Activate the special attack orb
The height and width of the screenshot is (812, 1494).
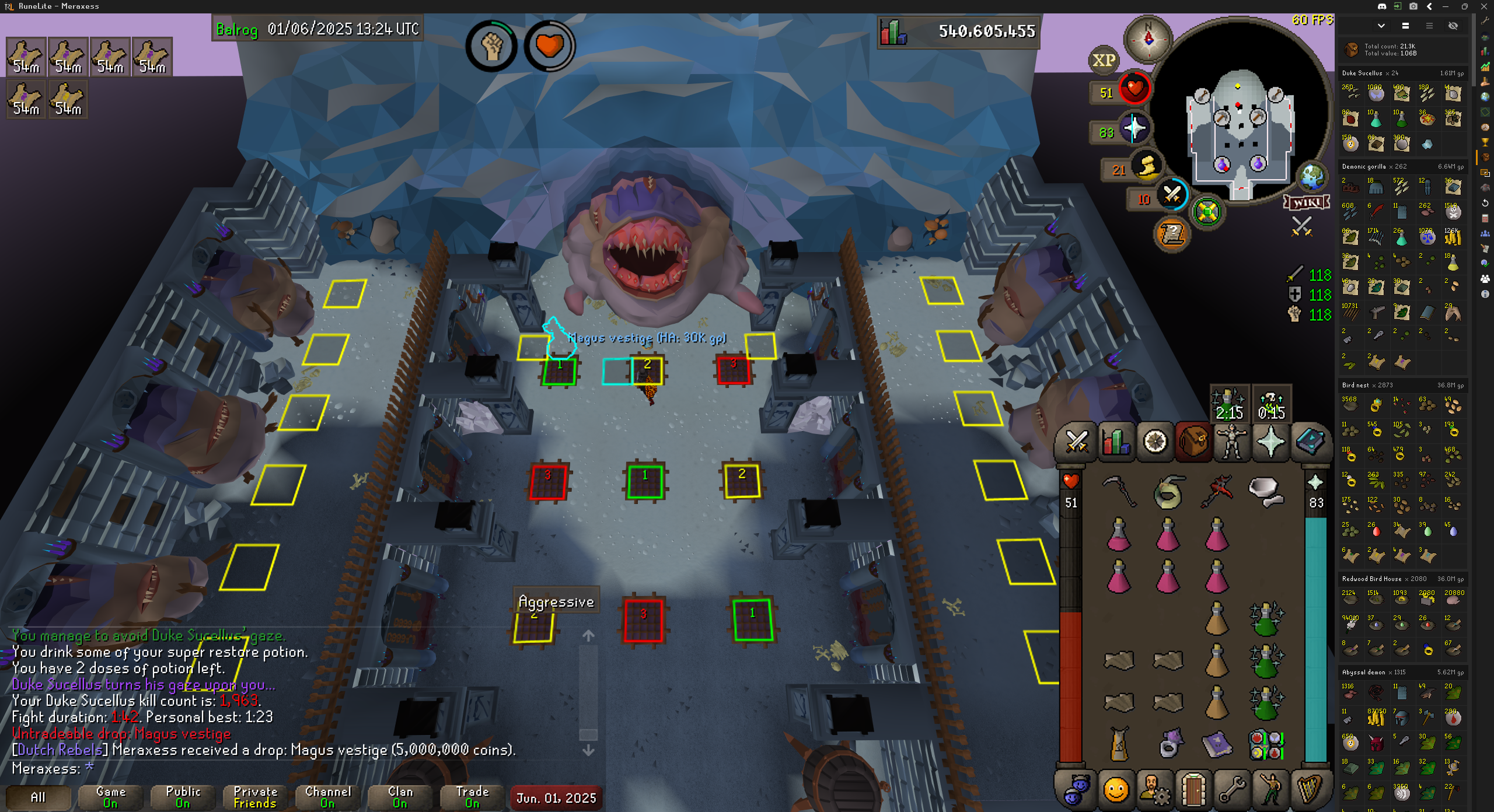(1172, 195)
